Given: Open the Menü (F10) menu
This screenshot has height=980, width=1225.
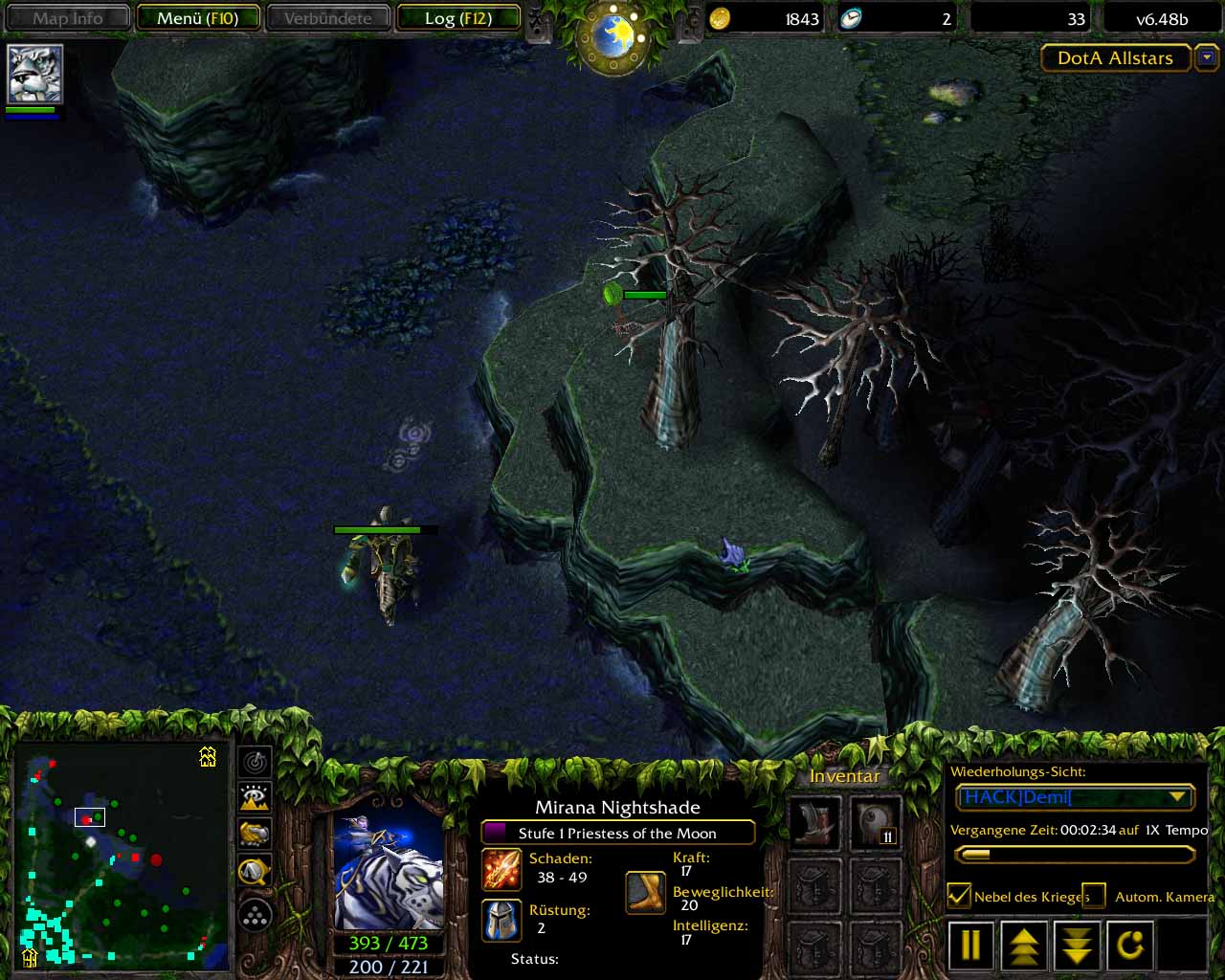Looking at the screenshot, I should [198, 18].
